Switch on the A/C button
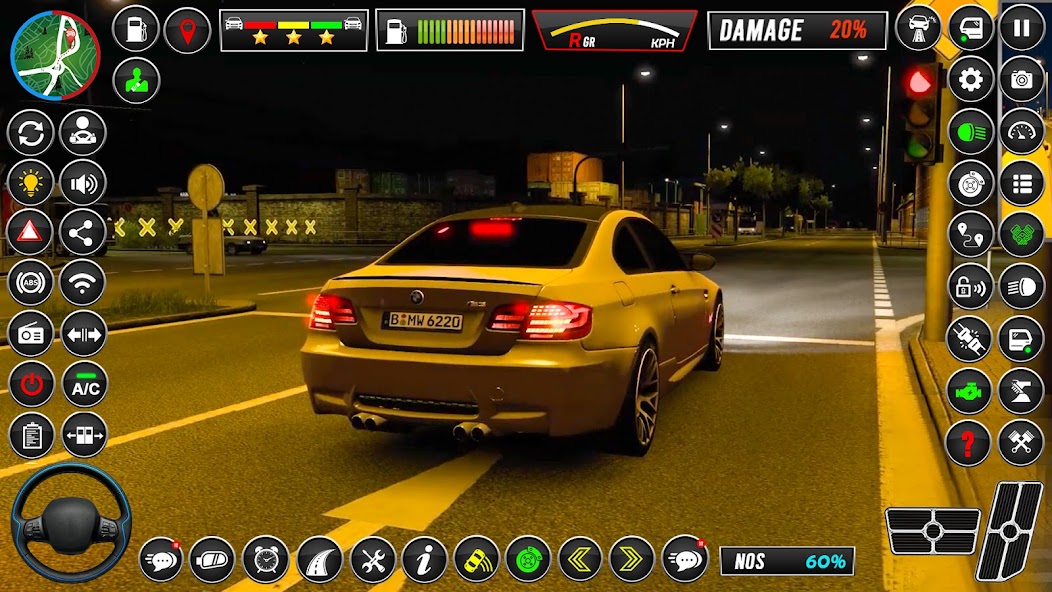 pyautogui.click(x=84, y=385)
